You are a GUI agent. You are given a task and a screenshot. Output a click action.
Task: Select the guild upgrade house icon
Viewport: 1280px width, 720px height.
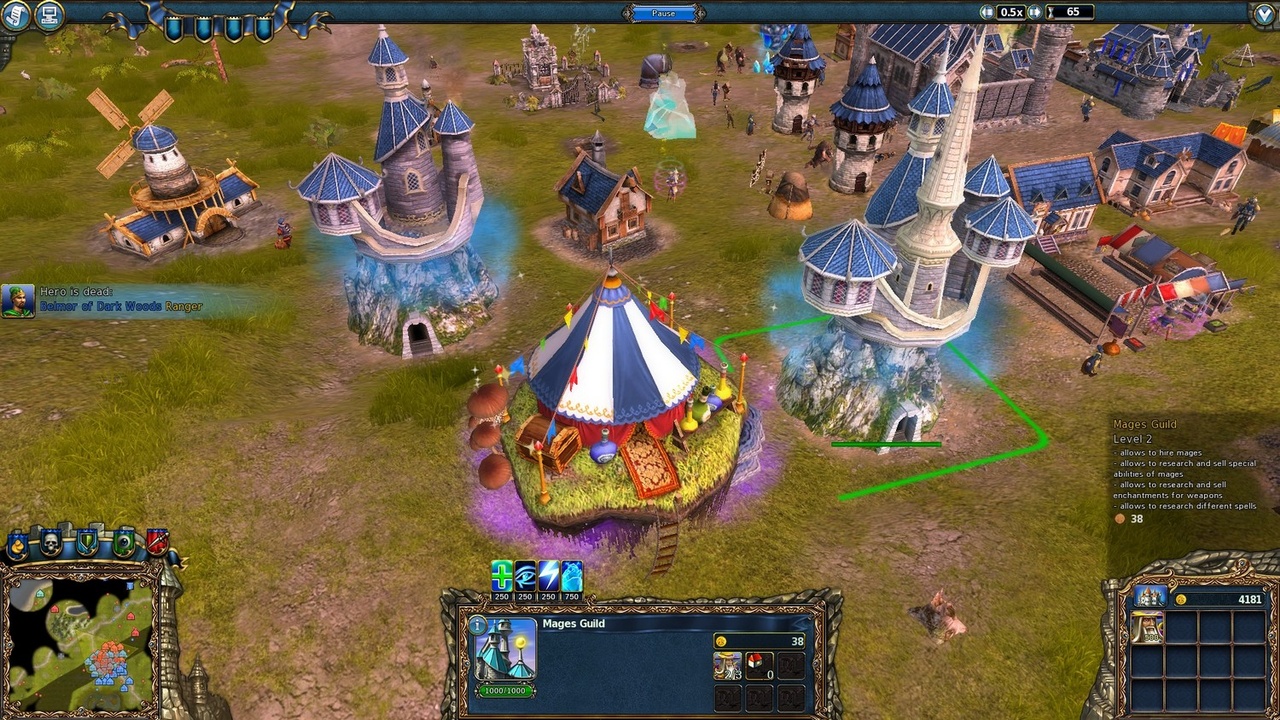[759, 666]
